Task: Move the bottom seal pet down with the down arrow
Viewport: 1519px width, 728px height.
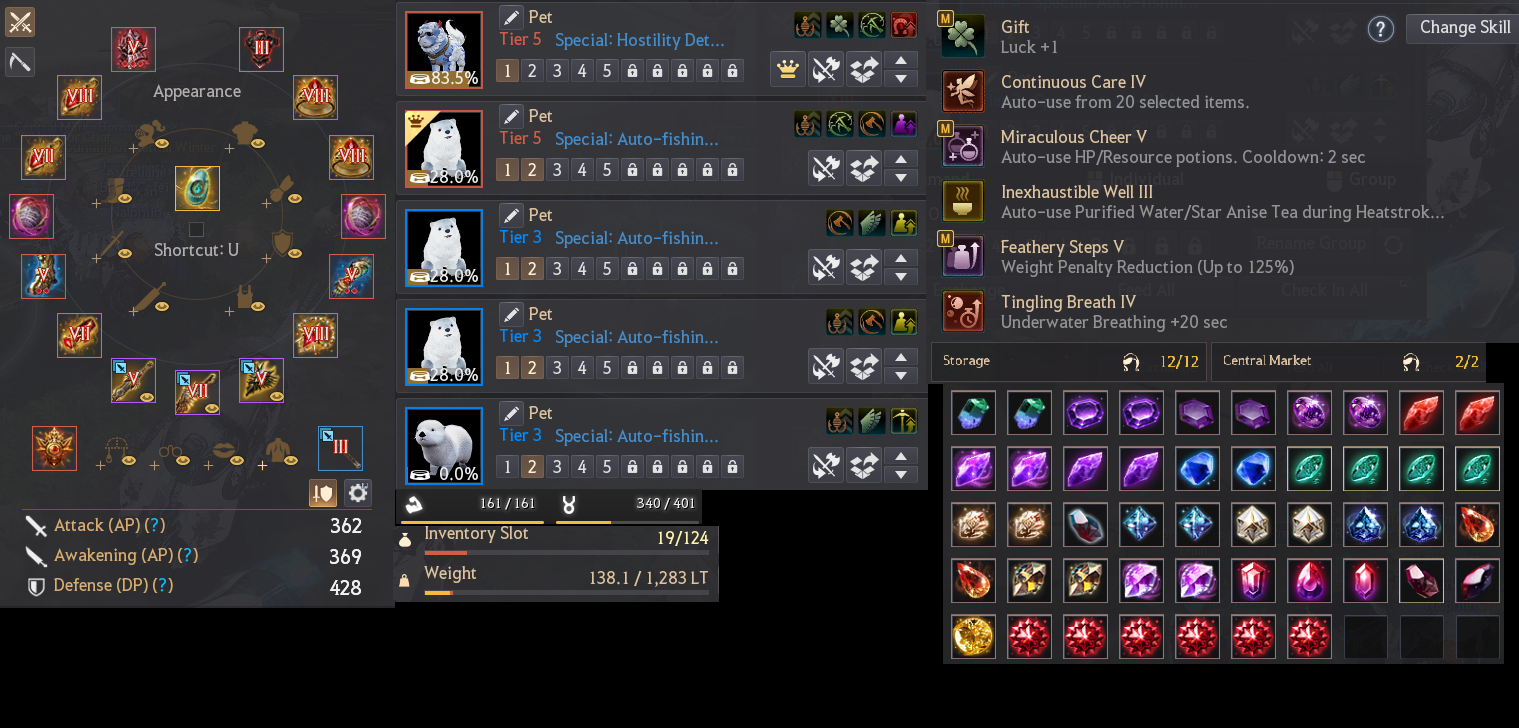Action: (900, 472)
